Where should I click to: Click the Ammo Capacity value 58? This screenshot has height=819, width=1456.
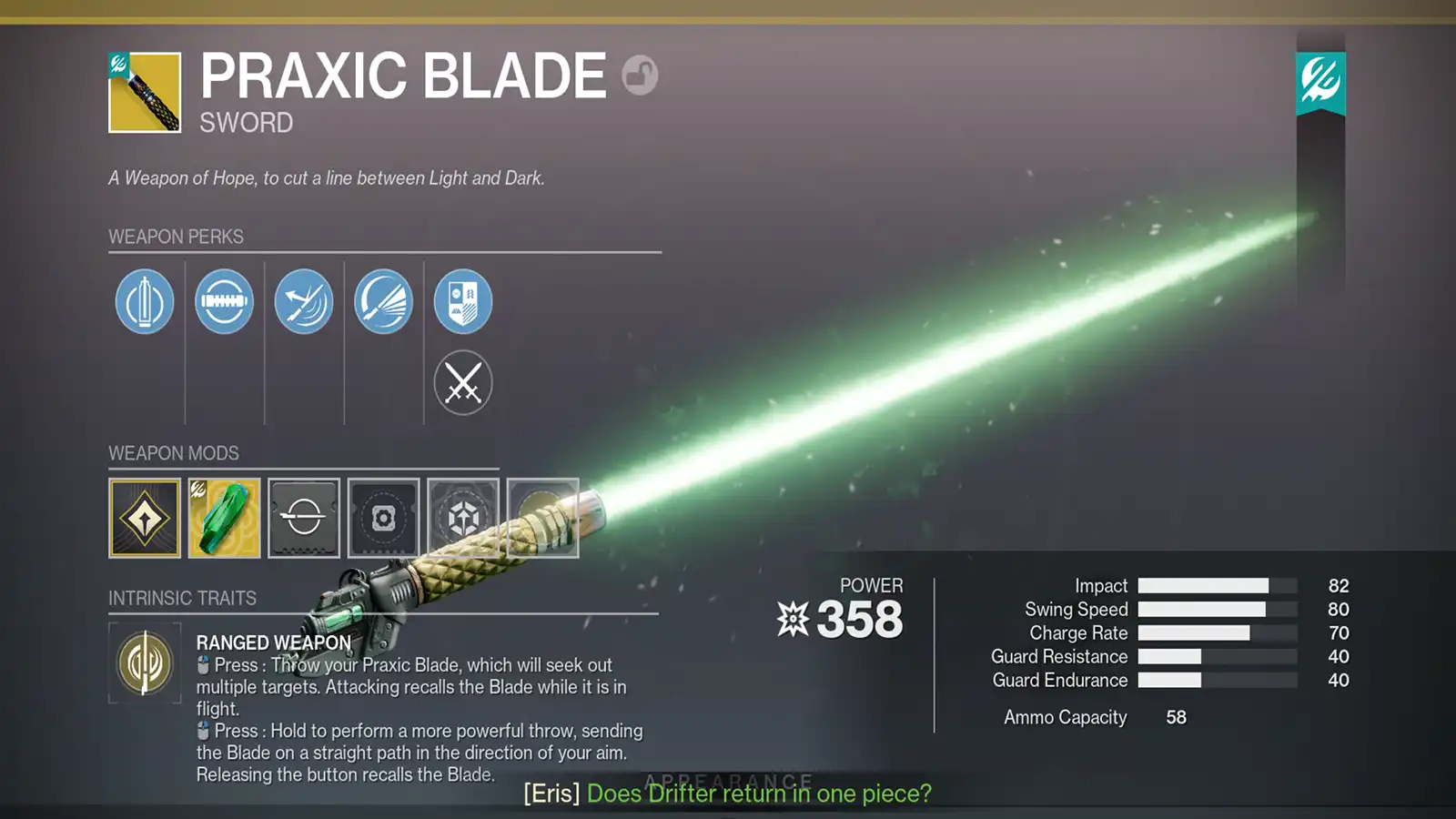(x=1174, y=717)
